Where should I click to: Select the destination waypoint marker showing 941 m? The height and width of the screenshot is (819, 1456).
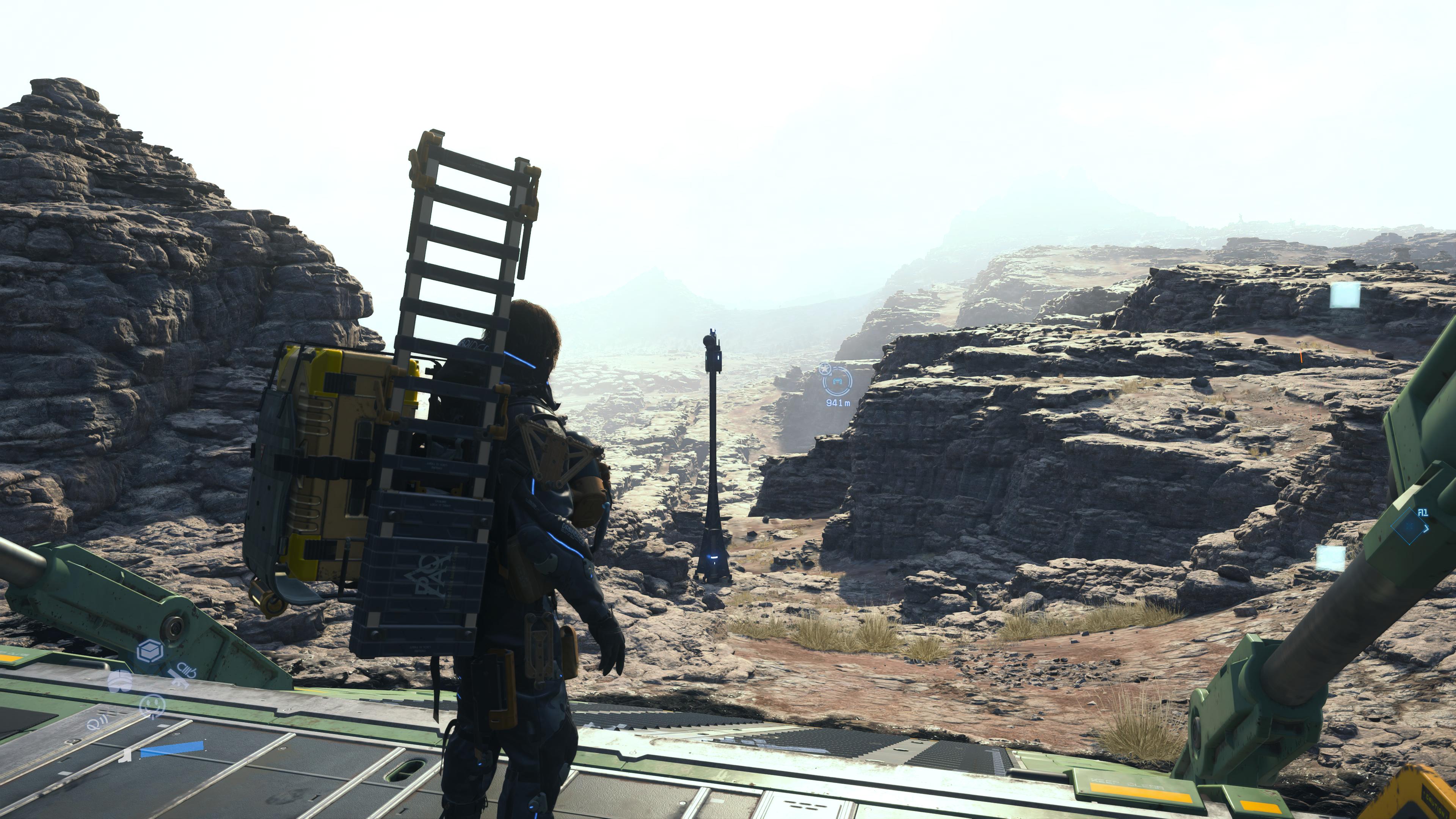point(837,383)
